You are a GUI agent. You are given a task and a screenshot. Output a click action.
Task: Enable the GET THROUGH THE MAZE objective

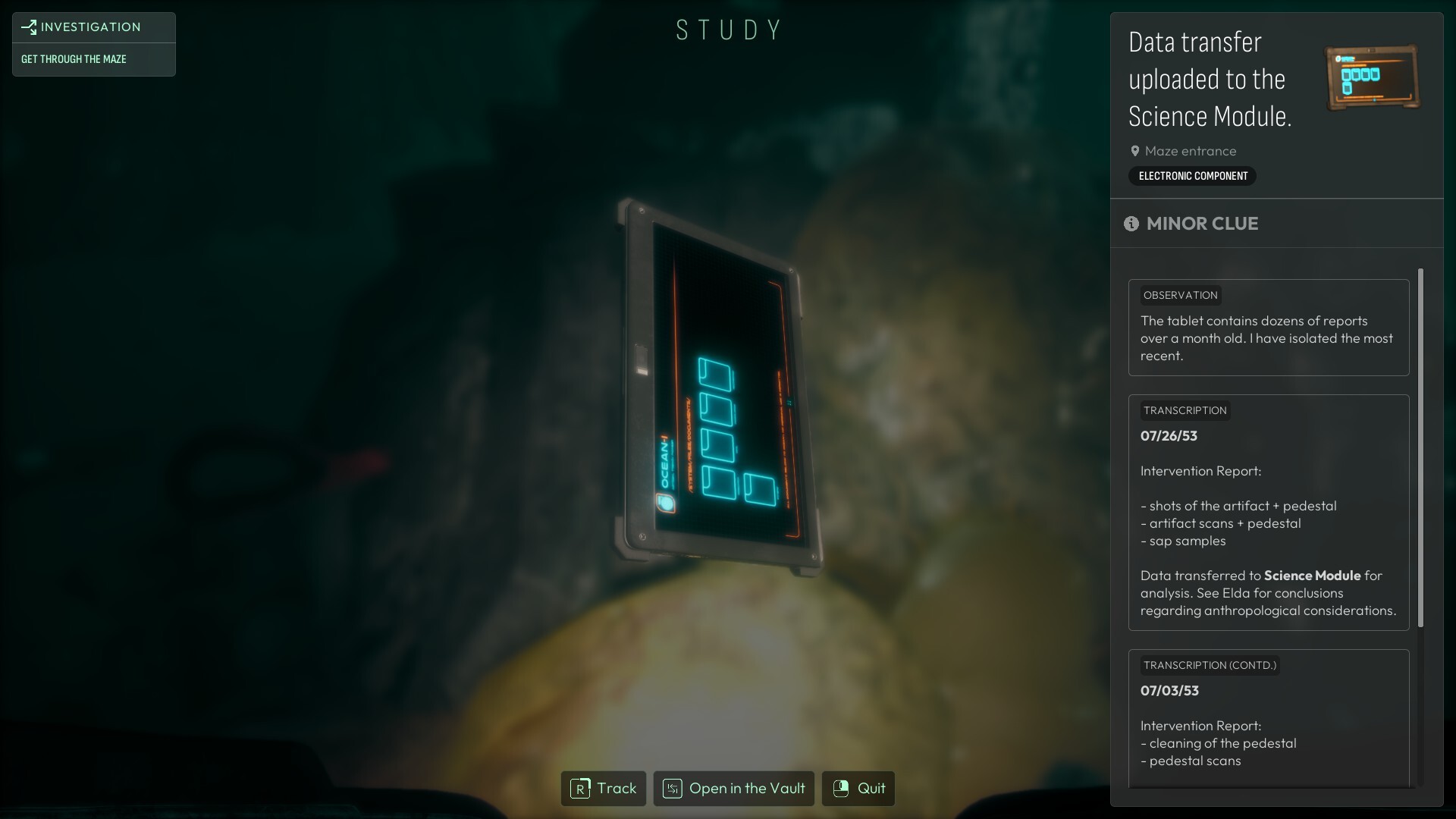(74, 58)
